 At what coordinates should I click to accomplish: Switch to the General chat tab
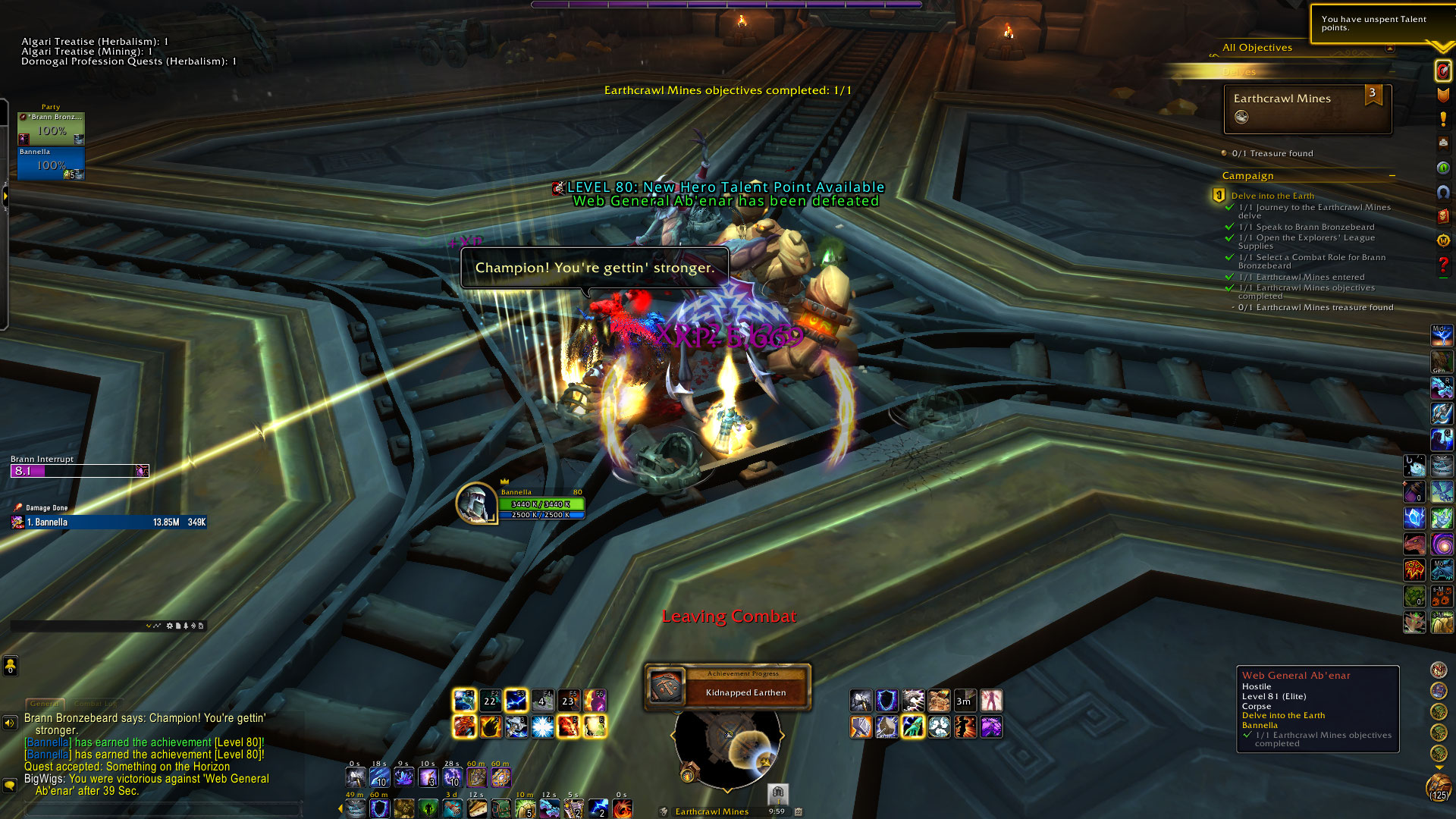(x=45, y=704)
